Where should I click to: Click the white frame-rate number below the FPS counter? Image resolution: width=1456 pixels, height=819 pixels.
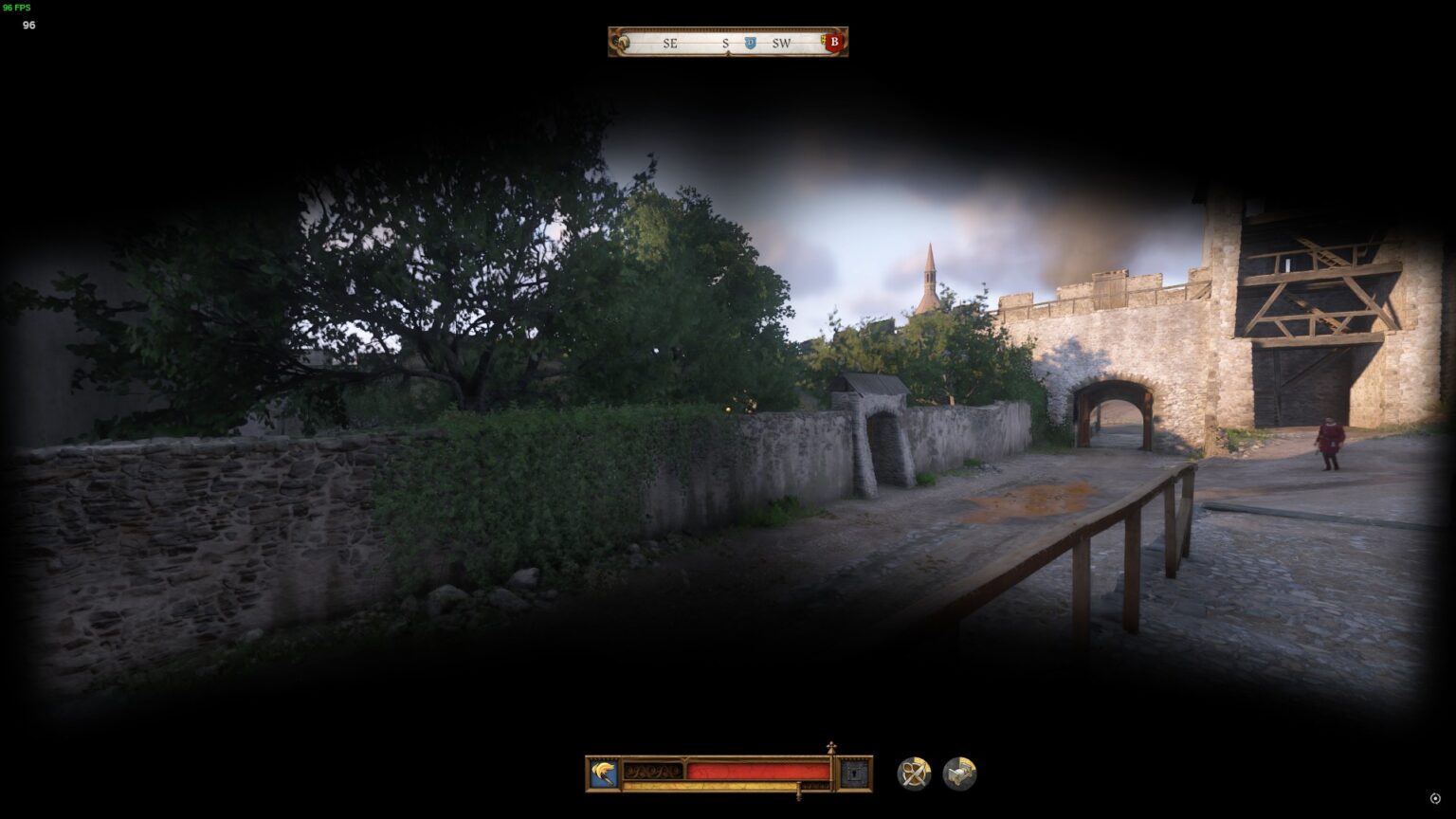[x=28, y=25]
